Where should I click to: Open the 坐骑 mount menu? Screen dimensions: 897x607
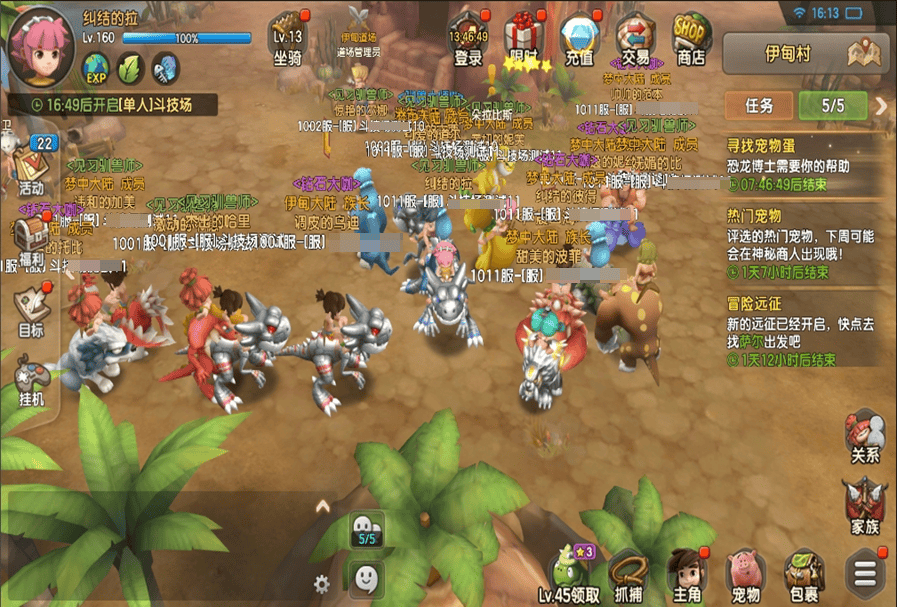point(288,40)
